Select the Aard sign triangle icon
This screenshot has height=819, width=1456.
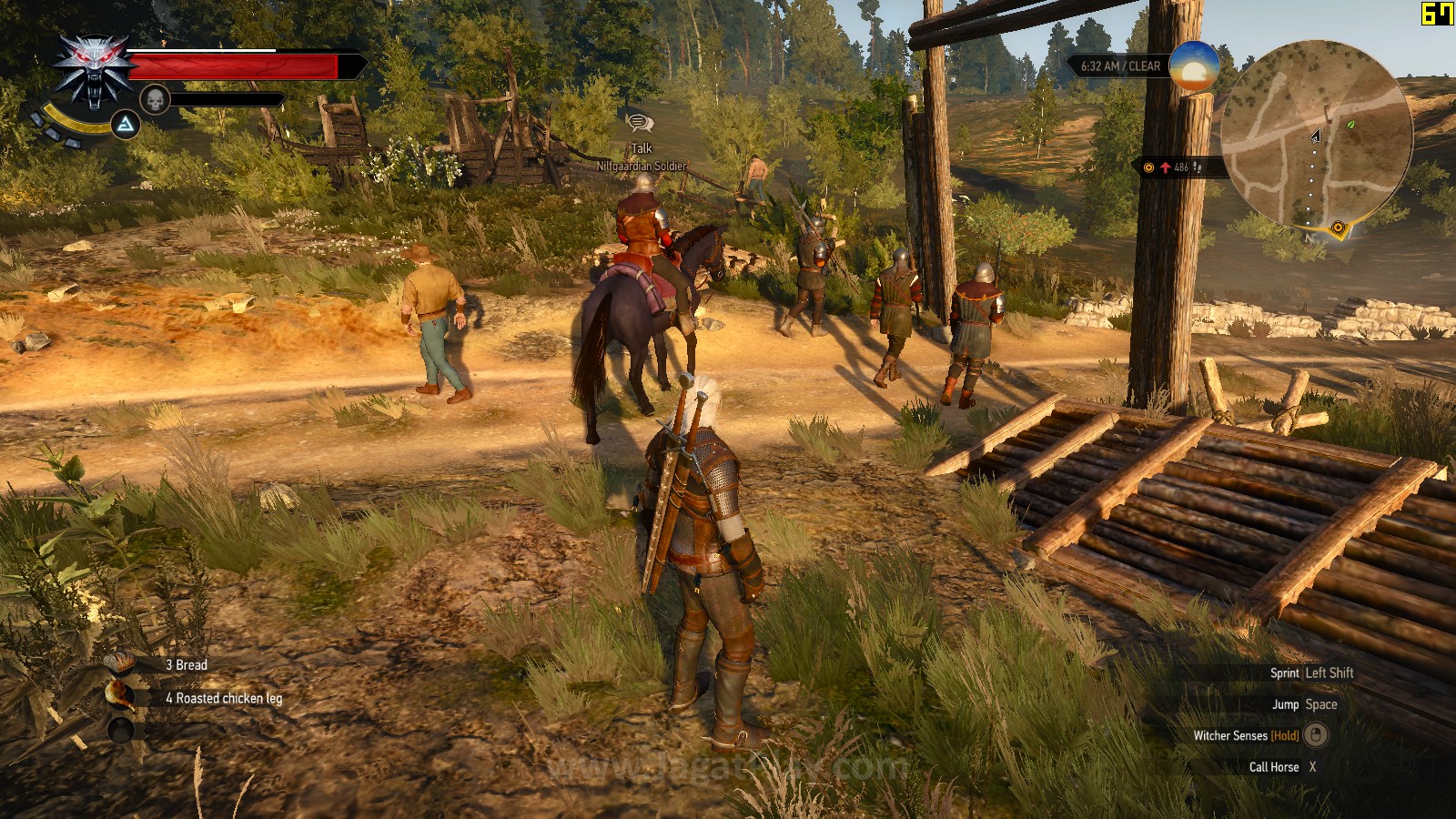[125, 124]
